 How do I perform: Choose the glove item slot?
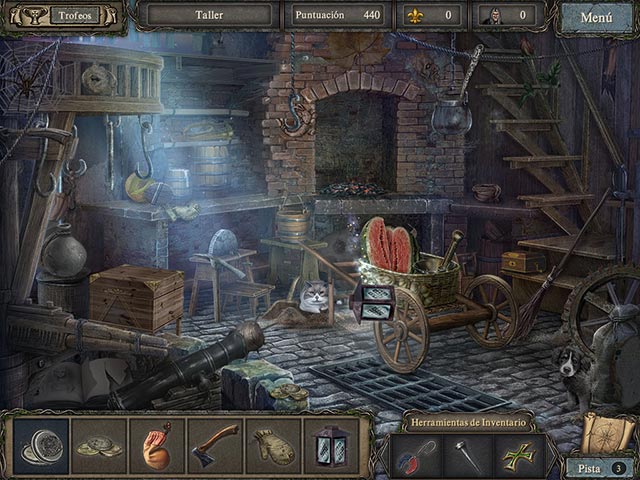point(272,446)
